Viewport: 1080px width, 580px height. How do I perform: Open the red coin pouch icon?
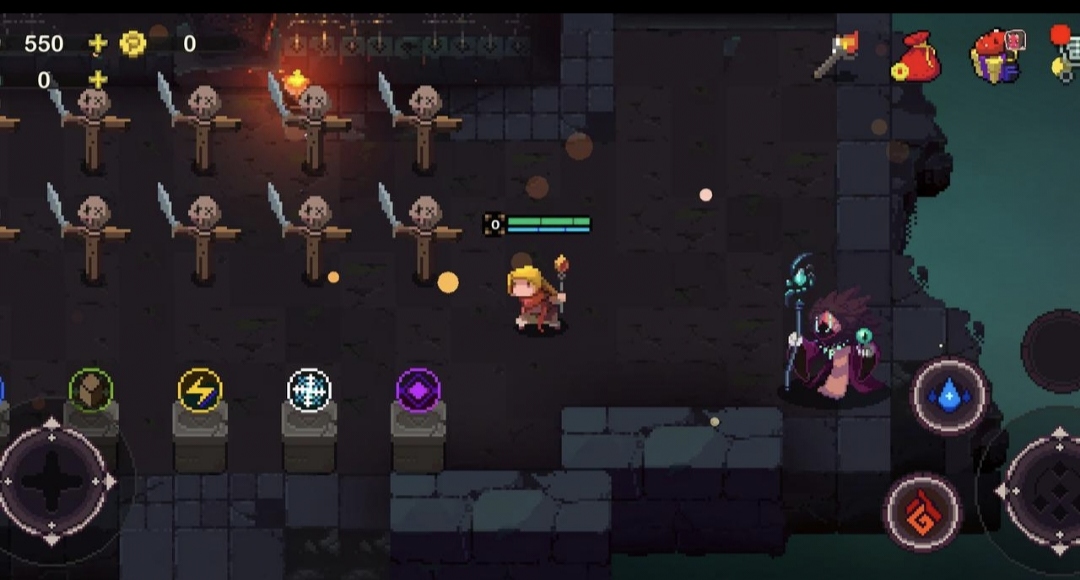pos(915,57)
